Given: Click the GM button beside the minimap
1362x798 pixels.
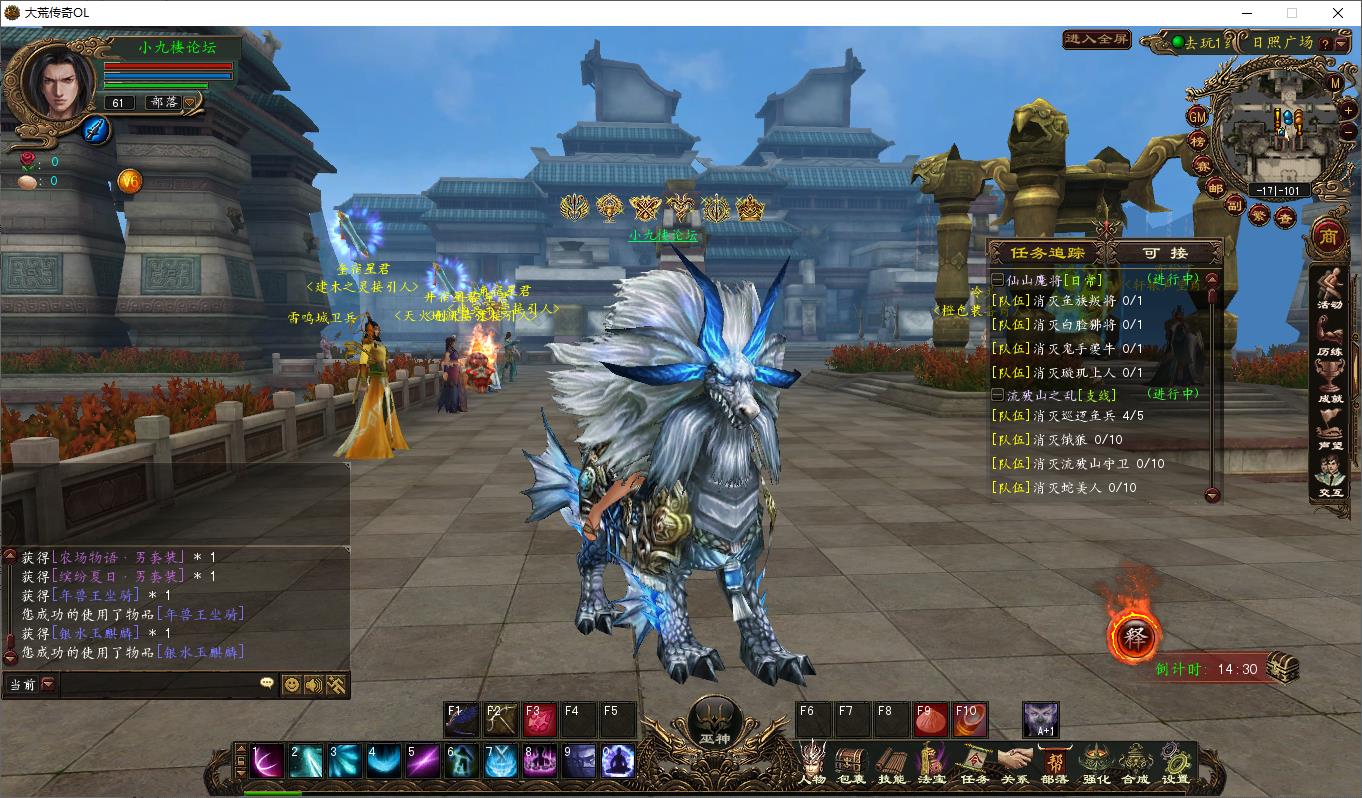Looking at the screenshot, I should (x=1197, y=116).
